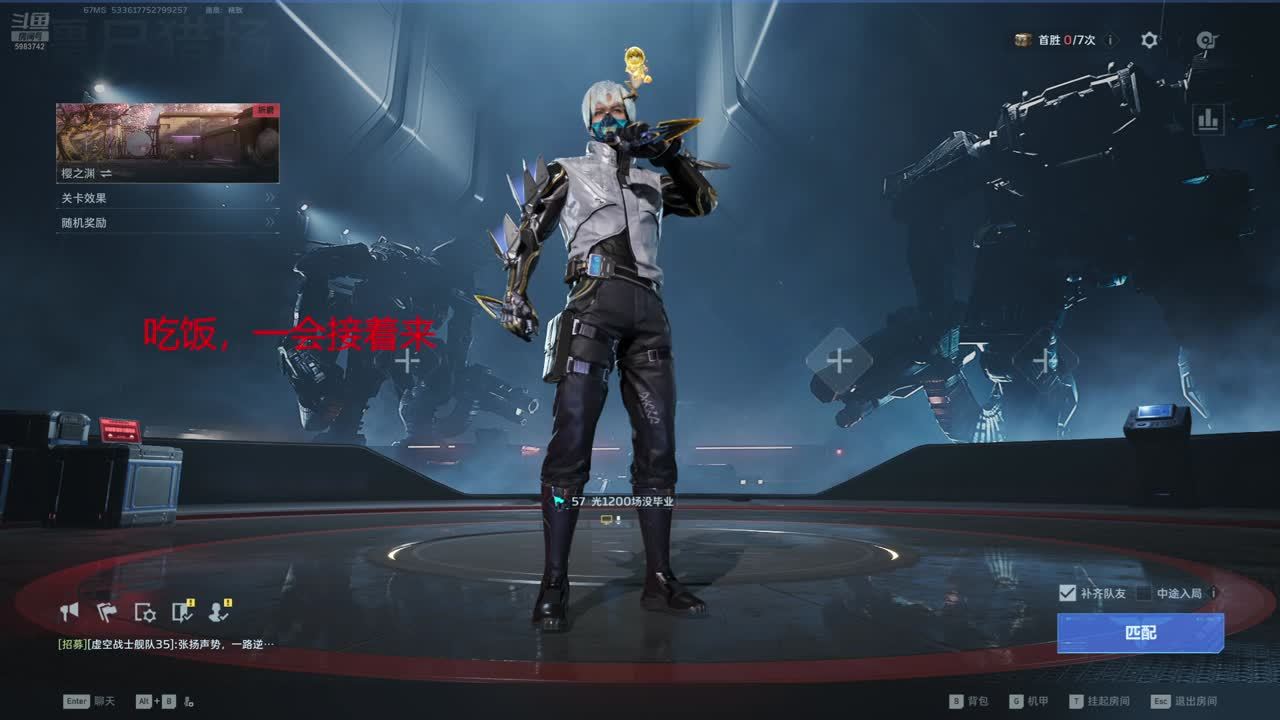Click the circular disc icon beside the gear
1280x720 pixels.
pyautogui.click(x=1206, y=40)
